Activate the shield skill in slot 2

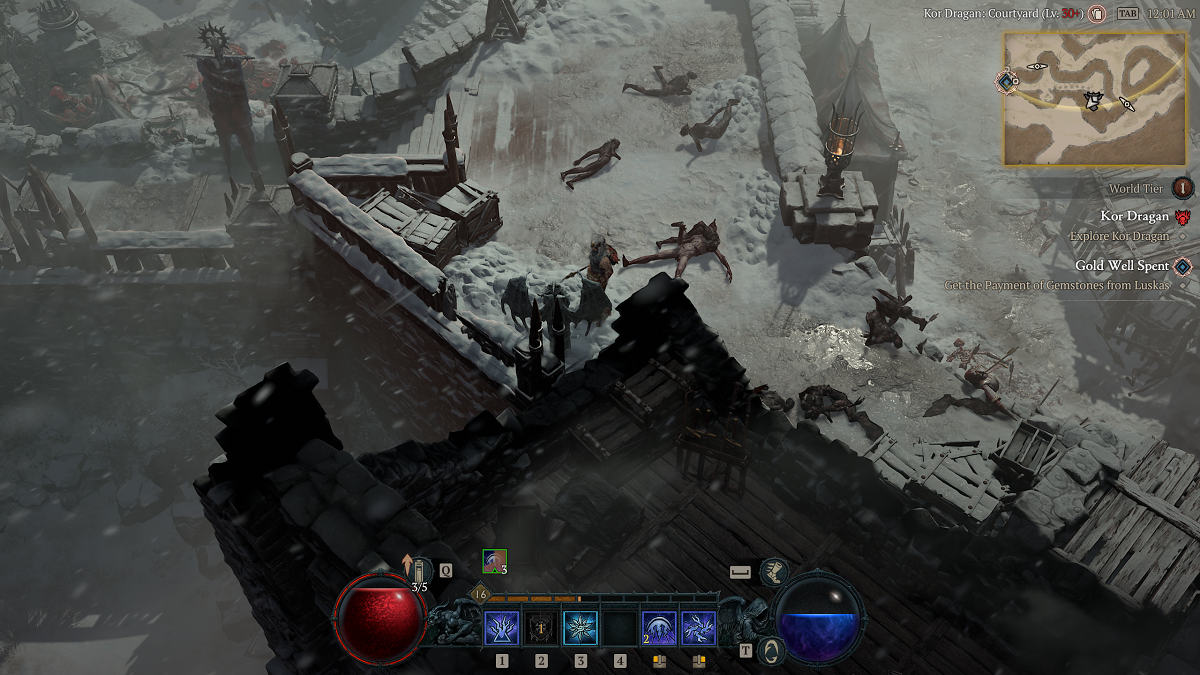tap(541, 629)
